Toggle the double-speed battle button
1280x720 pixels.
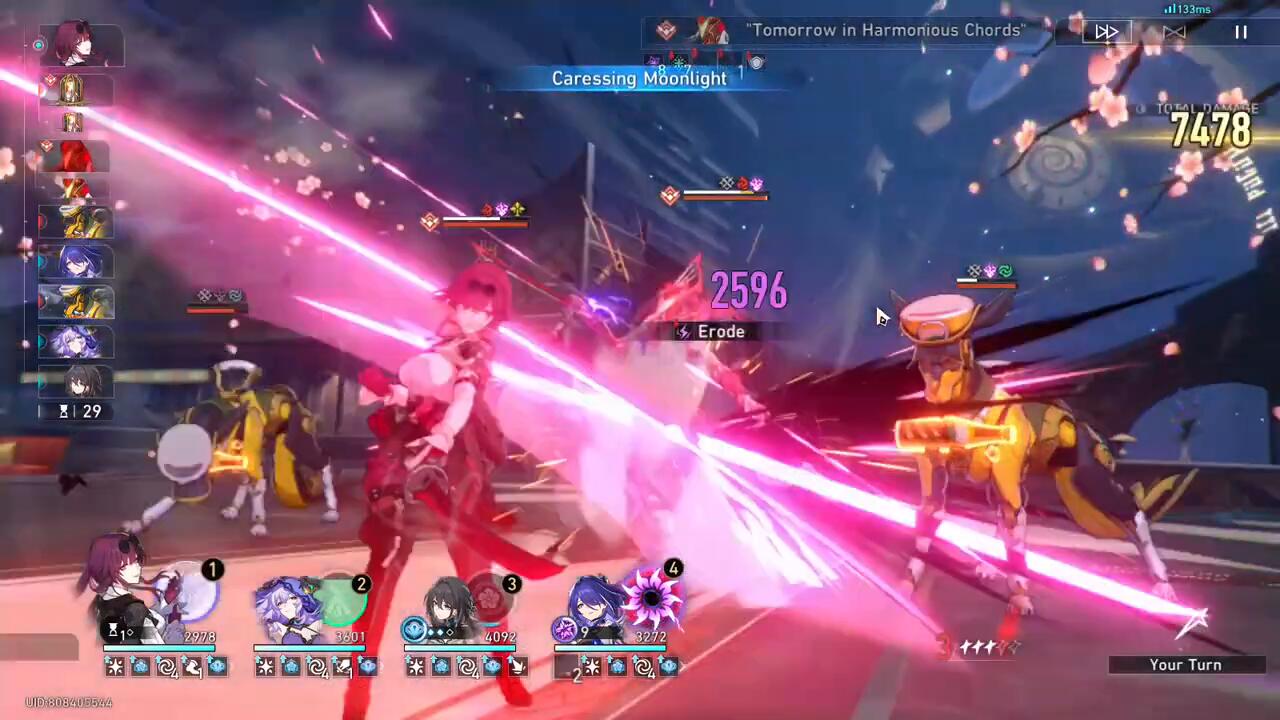(1106, 32)
